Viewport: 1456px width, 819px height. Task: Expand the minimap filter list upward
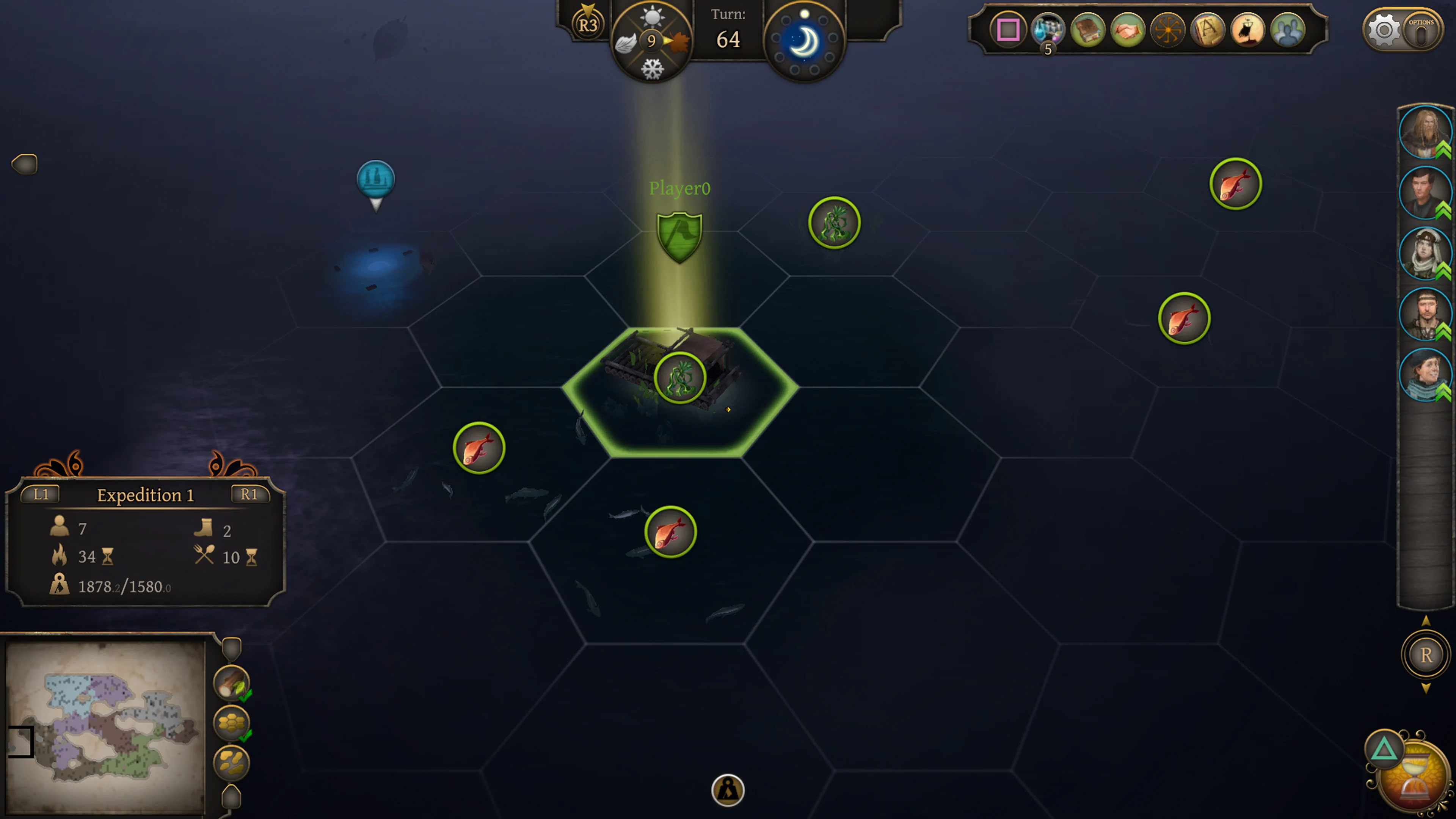[x=231, y=649]
